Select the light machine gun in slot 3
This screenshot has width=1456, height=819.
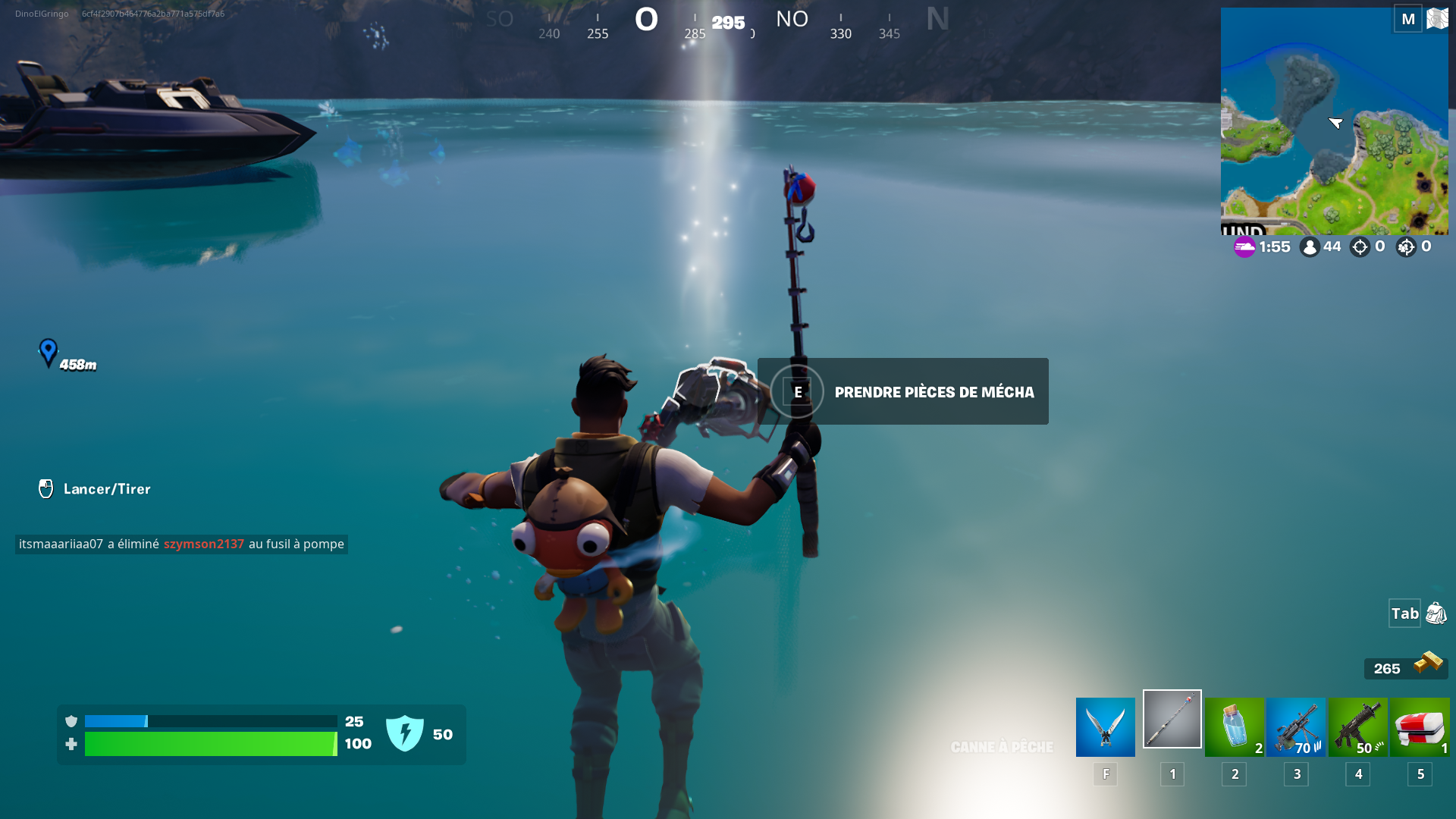point(1296,726)
